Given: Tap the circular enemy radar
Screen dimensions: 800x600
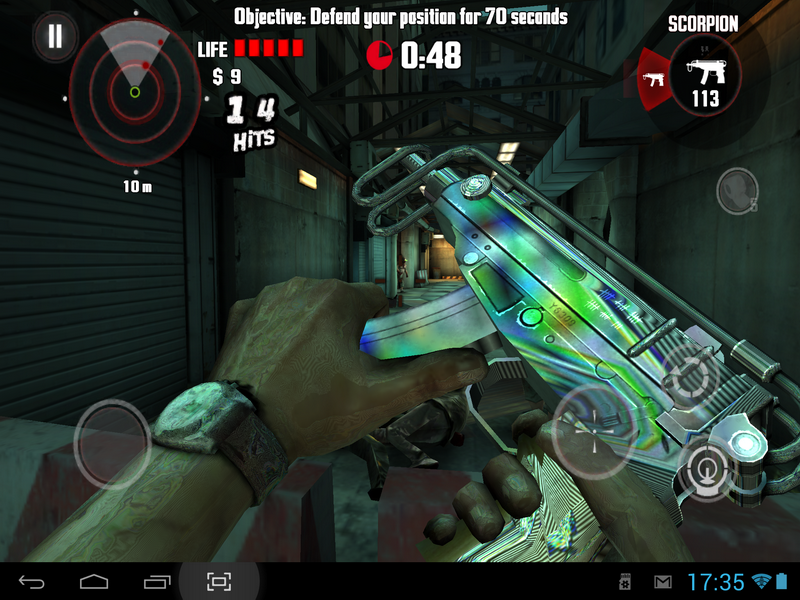Looking at the screenshot, I should pyautogui.click(x=134, y=92).
